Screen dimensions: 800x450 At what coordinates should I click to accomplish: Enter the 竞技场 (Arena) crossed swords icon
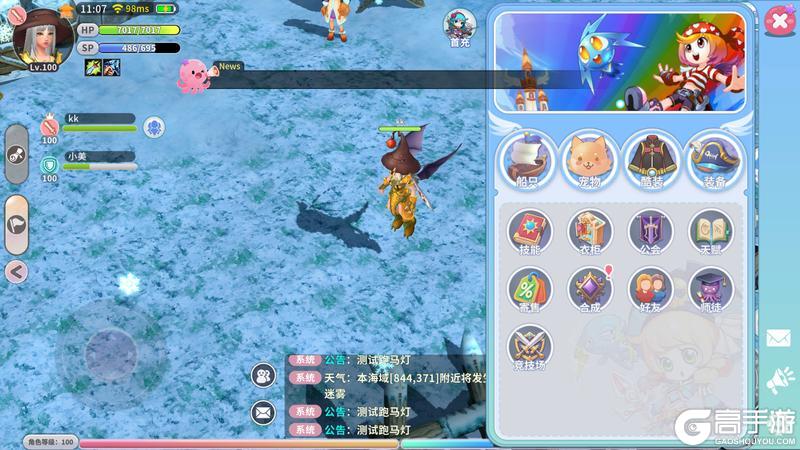(530, 349)
